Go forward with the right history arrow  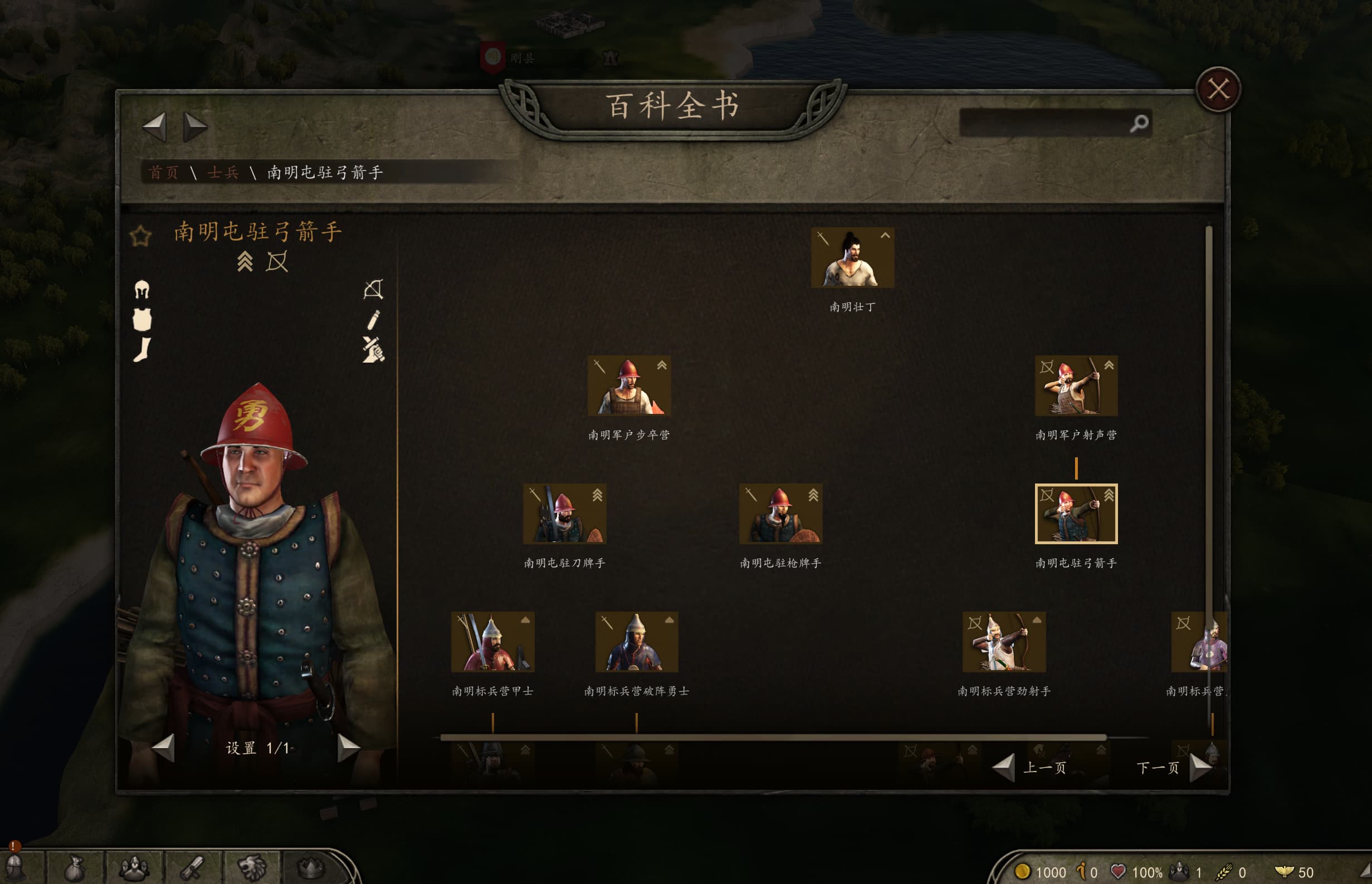point(194,126)
